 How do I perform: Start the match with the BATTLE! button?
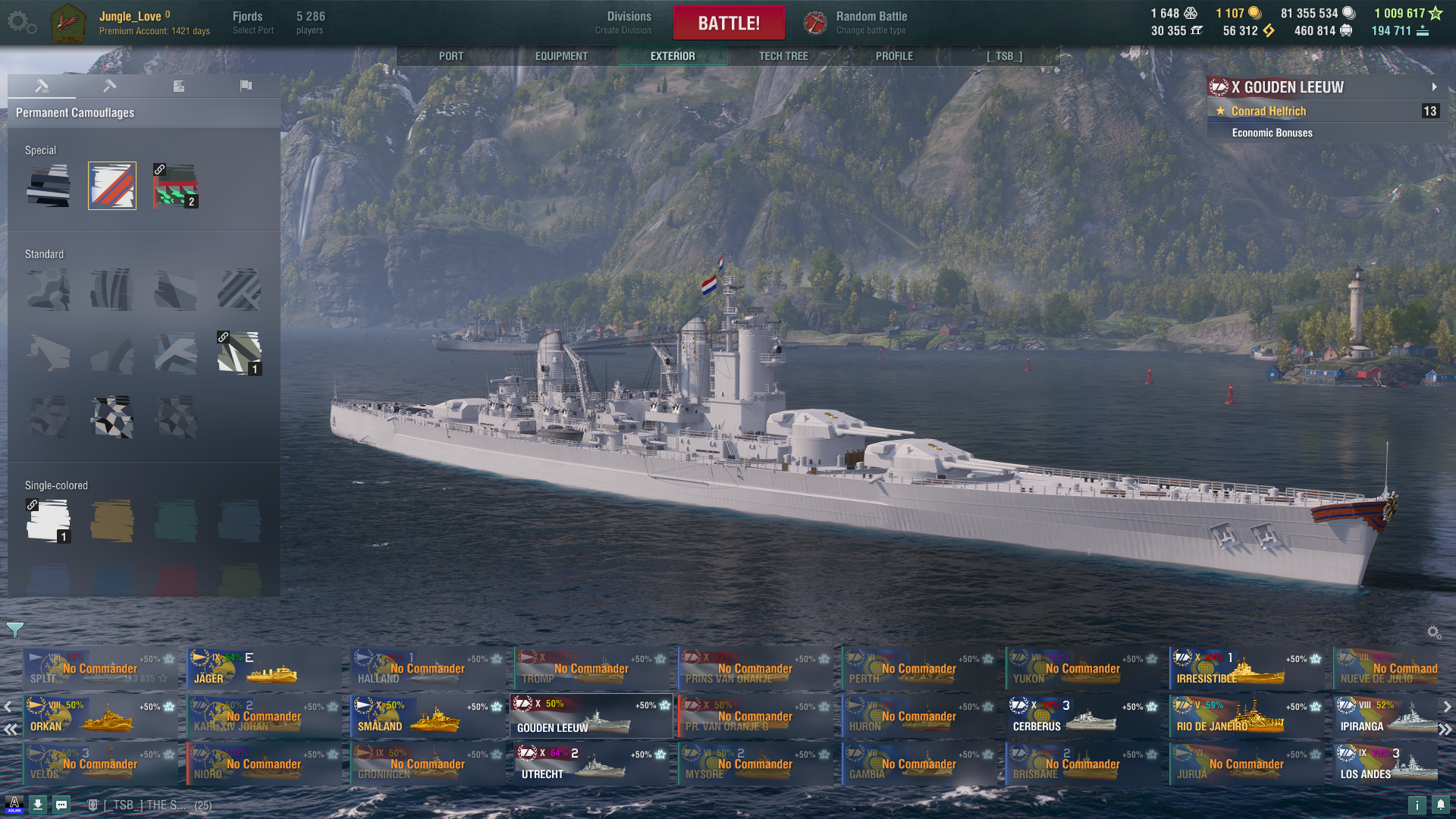point(728,23)
